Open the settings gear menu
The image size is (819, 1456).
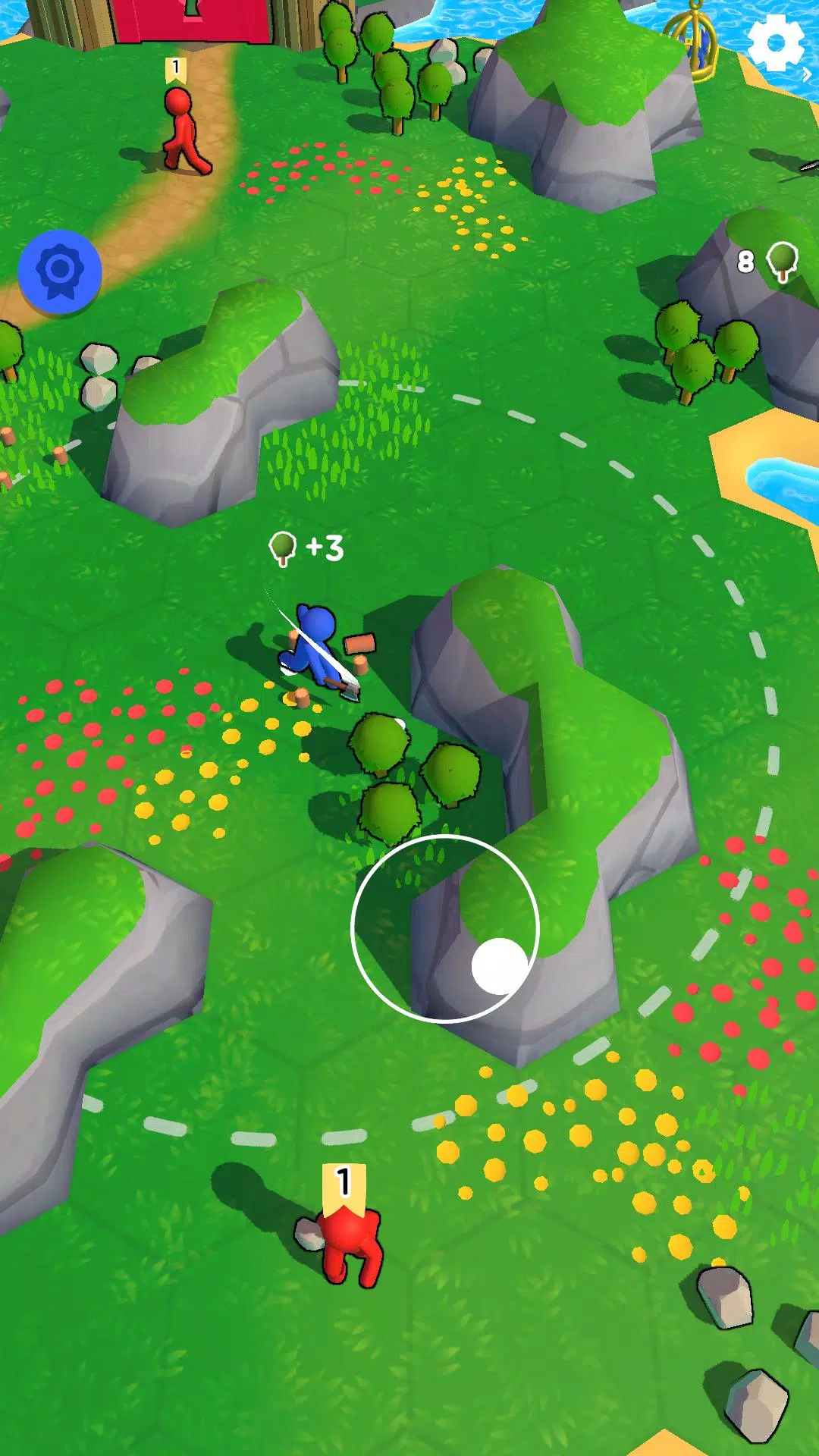click(x=774, y=43)
